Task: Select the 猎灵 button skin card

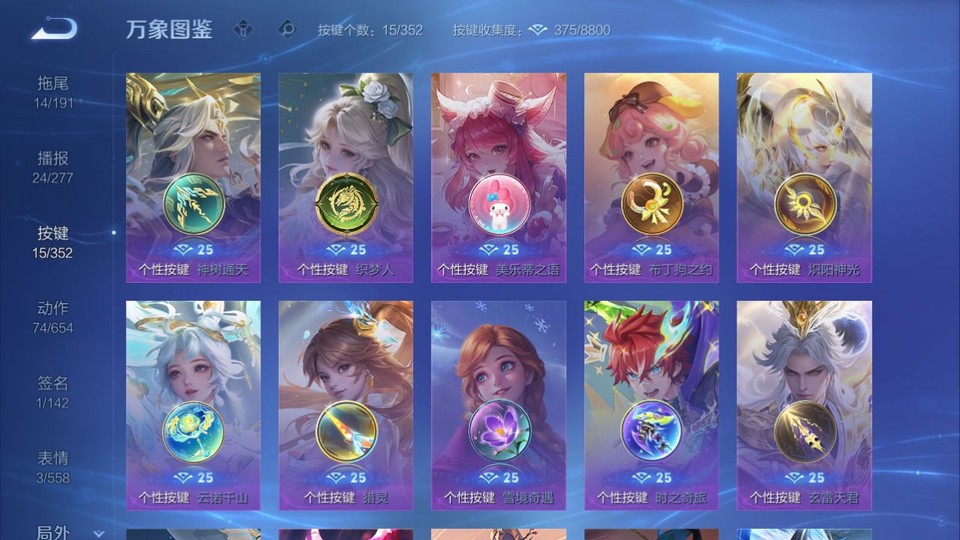Action: tap(346, 405)
